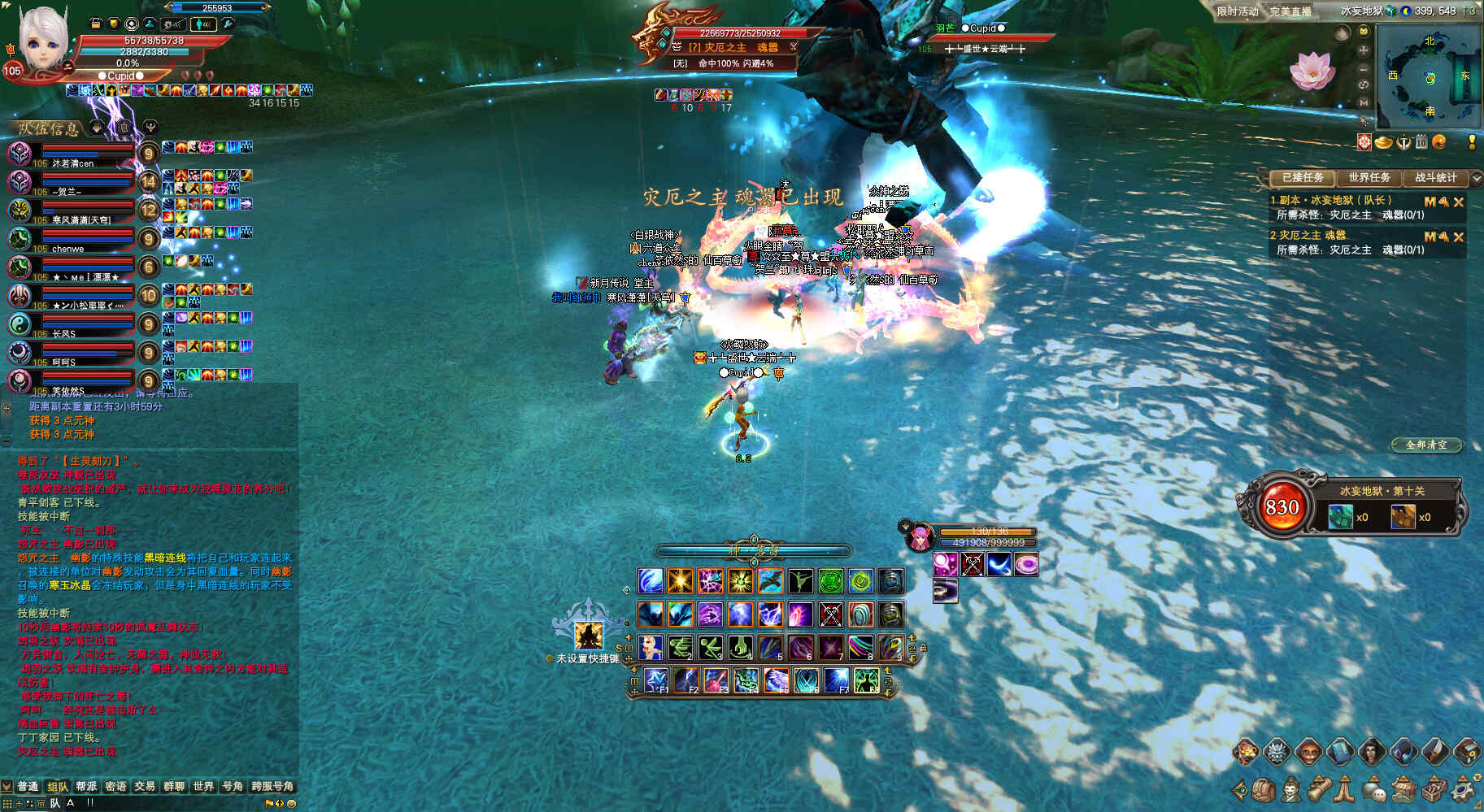Switch to the 交易 trade chat tab
1484x812 pixels.
click(x=145, y=786)
